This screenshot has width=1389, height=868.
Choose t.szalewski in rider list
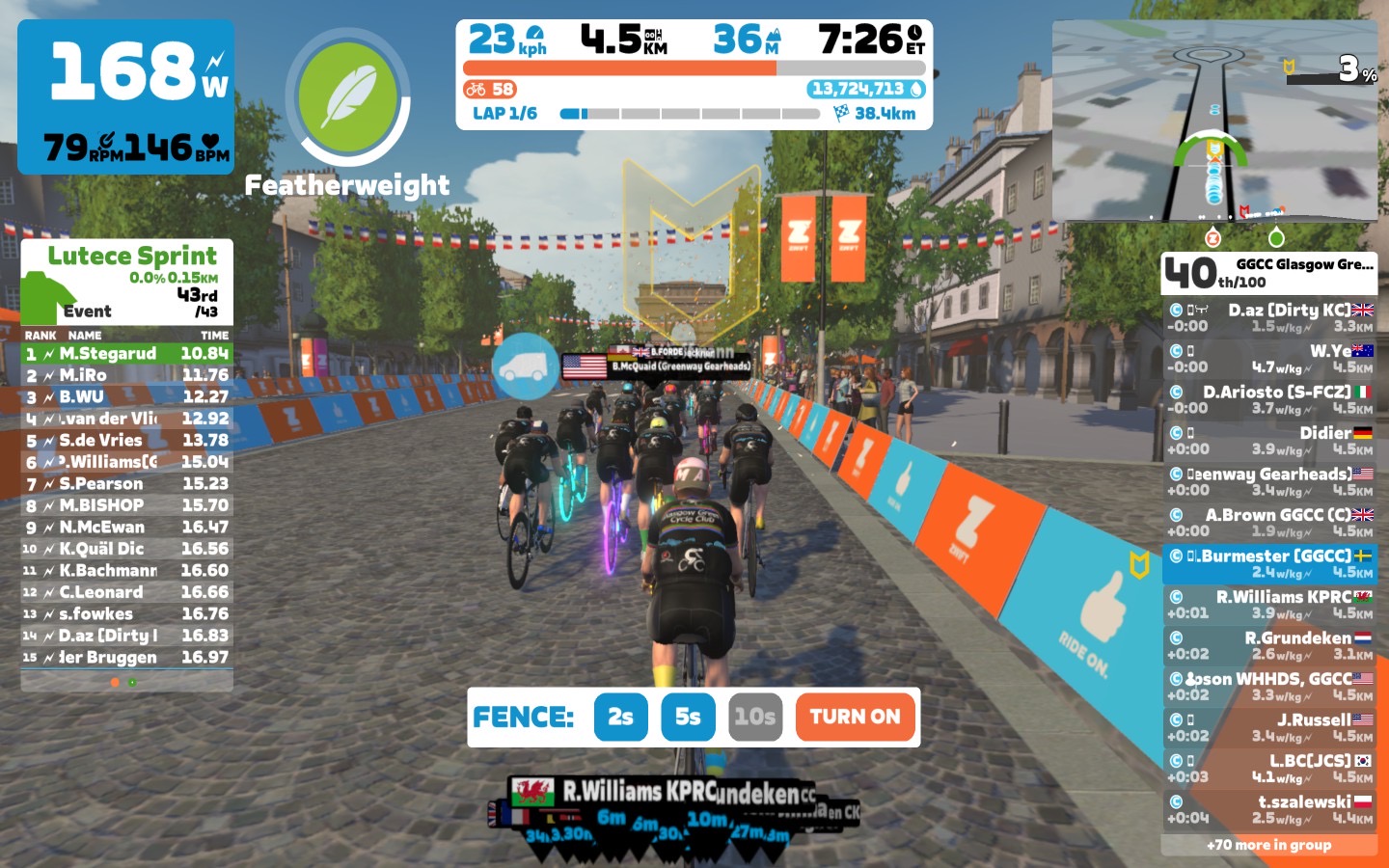click(x=1268, y=809)
